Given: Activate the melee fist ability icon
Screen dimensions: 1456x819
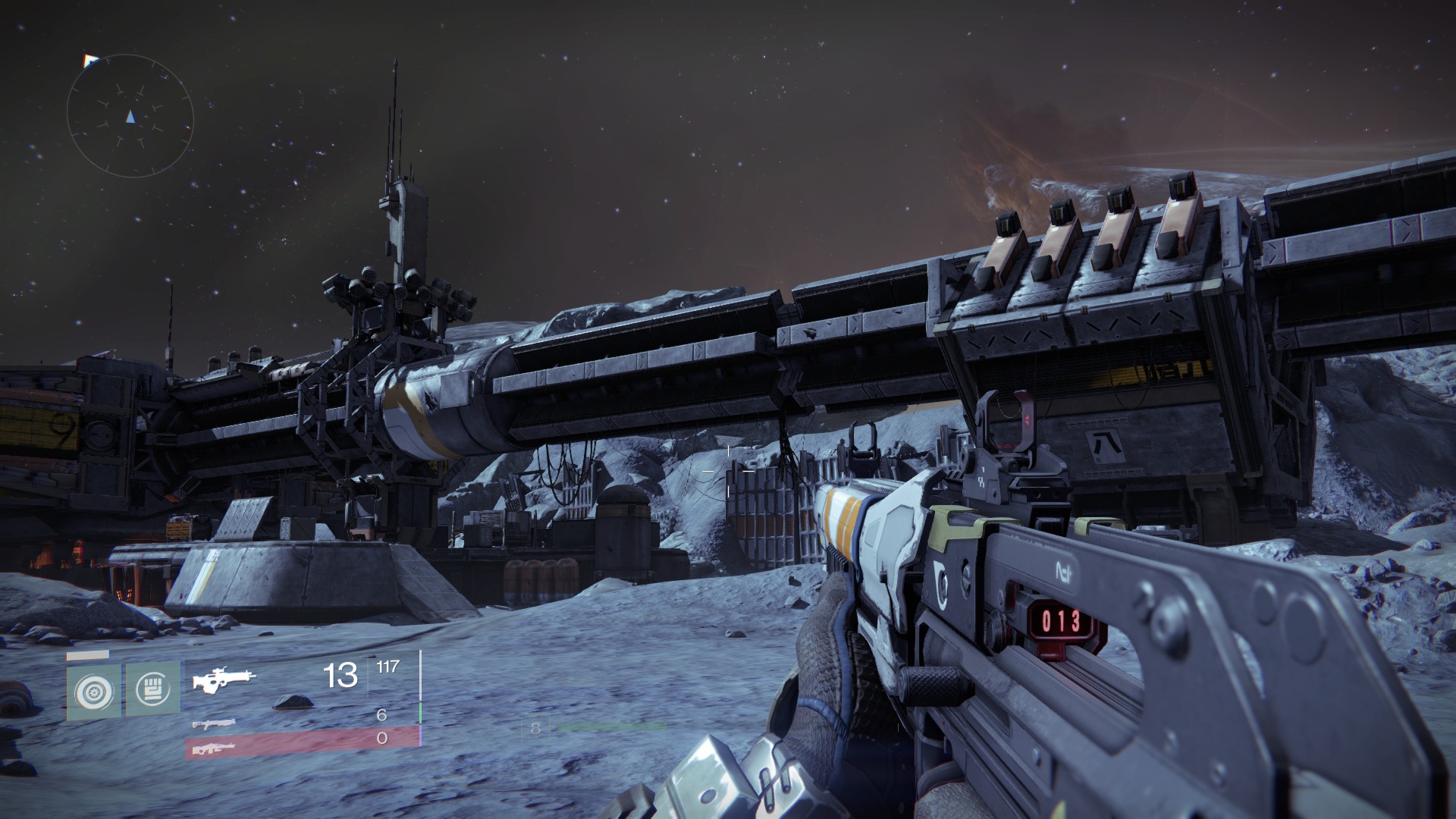Looking at the screenshot, I should click(152, 689).
